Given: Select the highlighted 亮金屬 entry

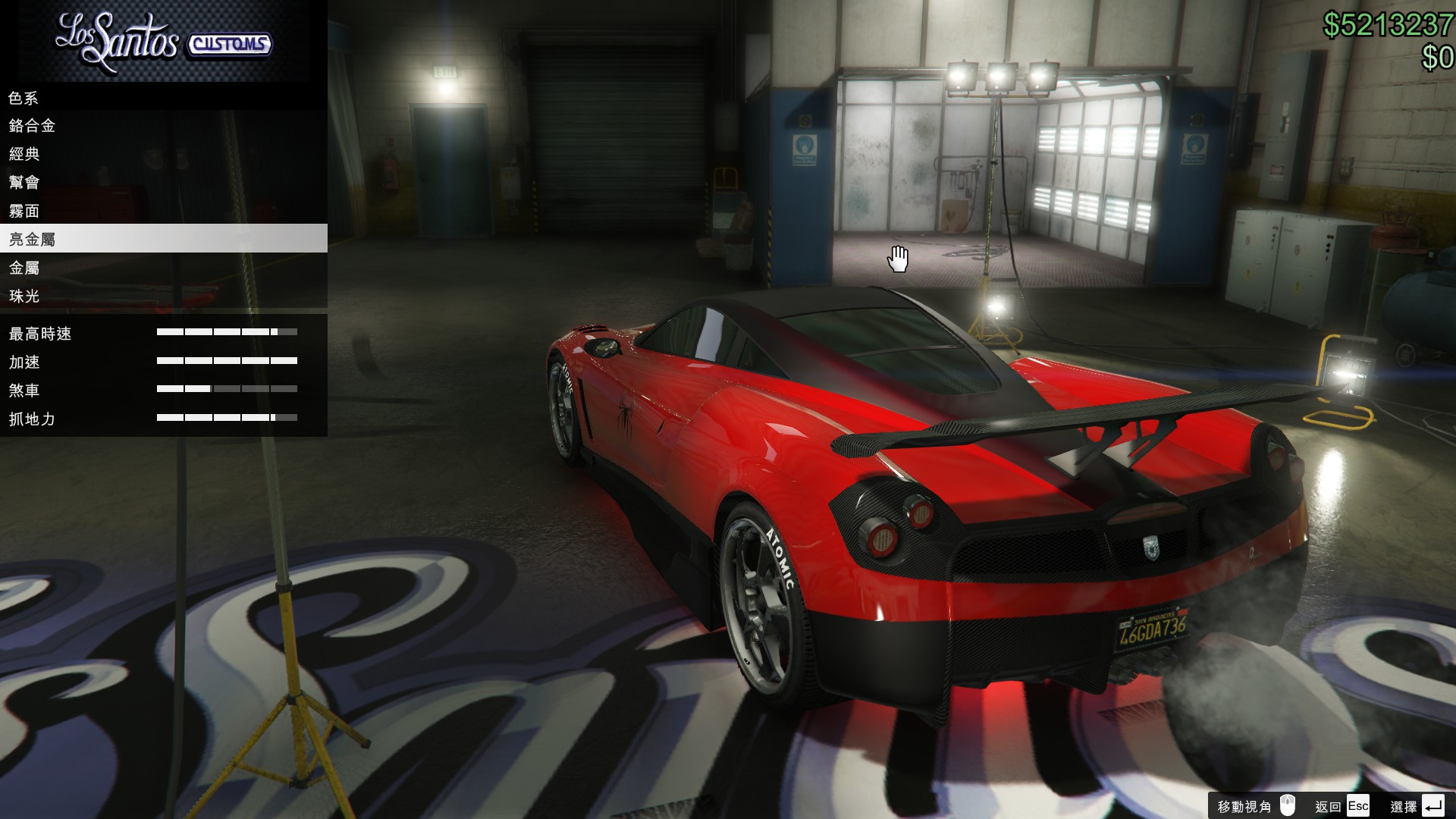Looking at the screenshot, I should [x=32, y=240].
